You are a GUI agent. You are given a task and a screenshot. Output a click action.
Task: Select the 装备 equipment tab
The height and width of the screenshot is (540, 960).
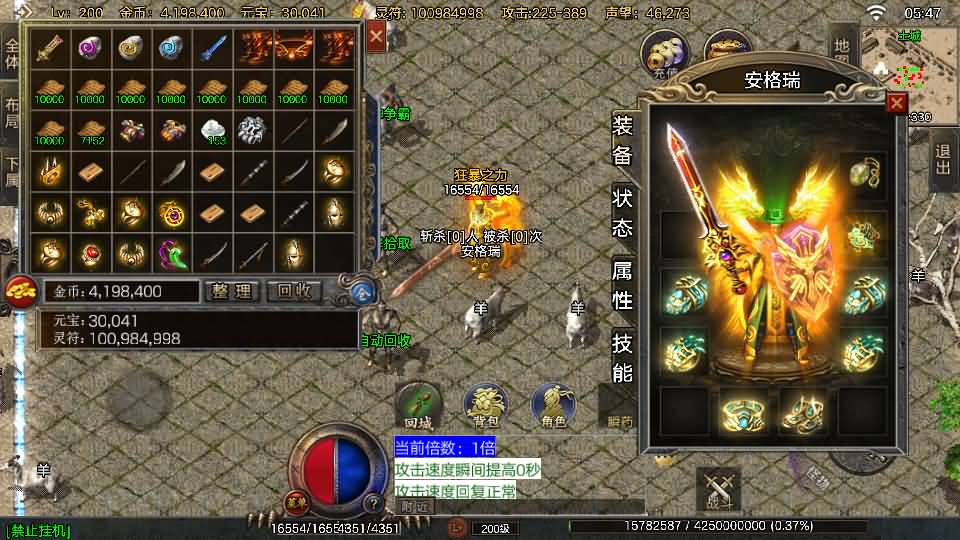(622, 140)
